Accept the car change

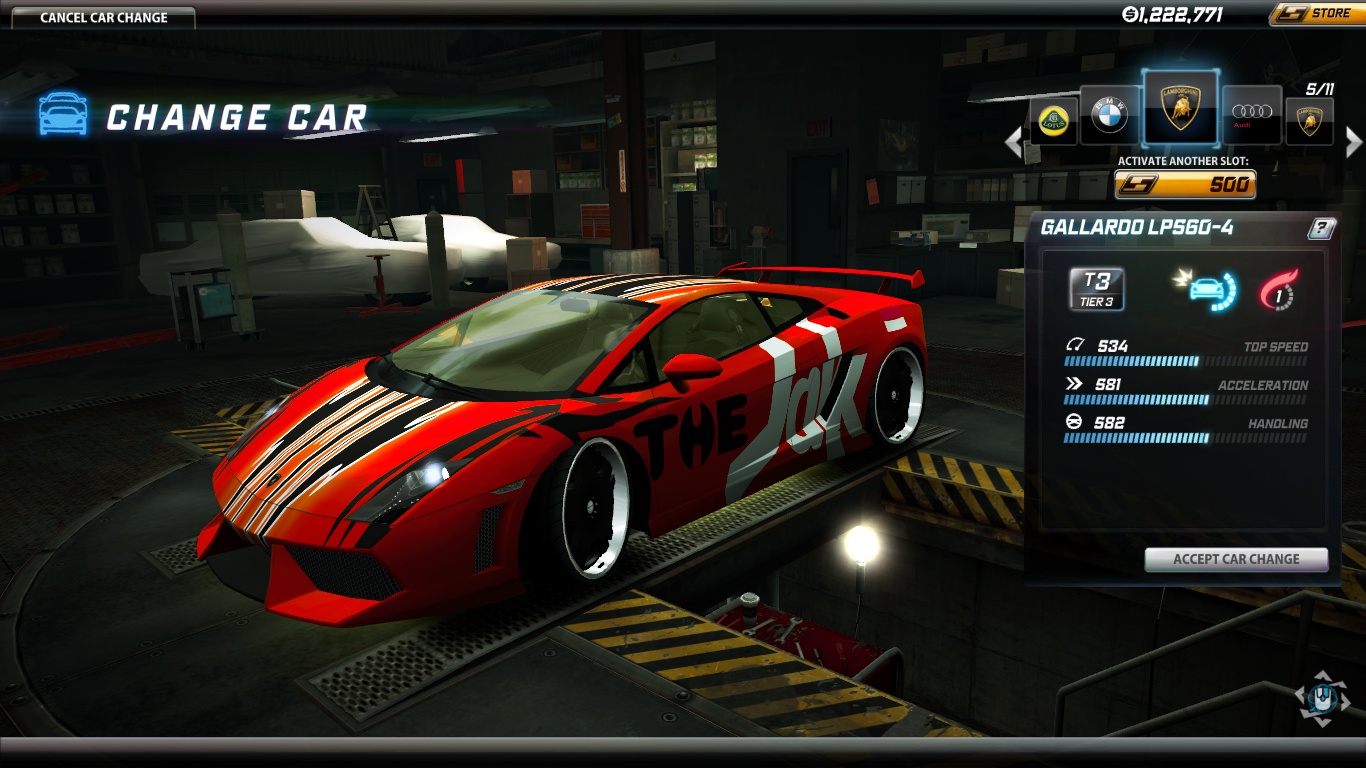1236,560
